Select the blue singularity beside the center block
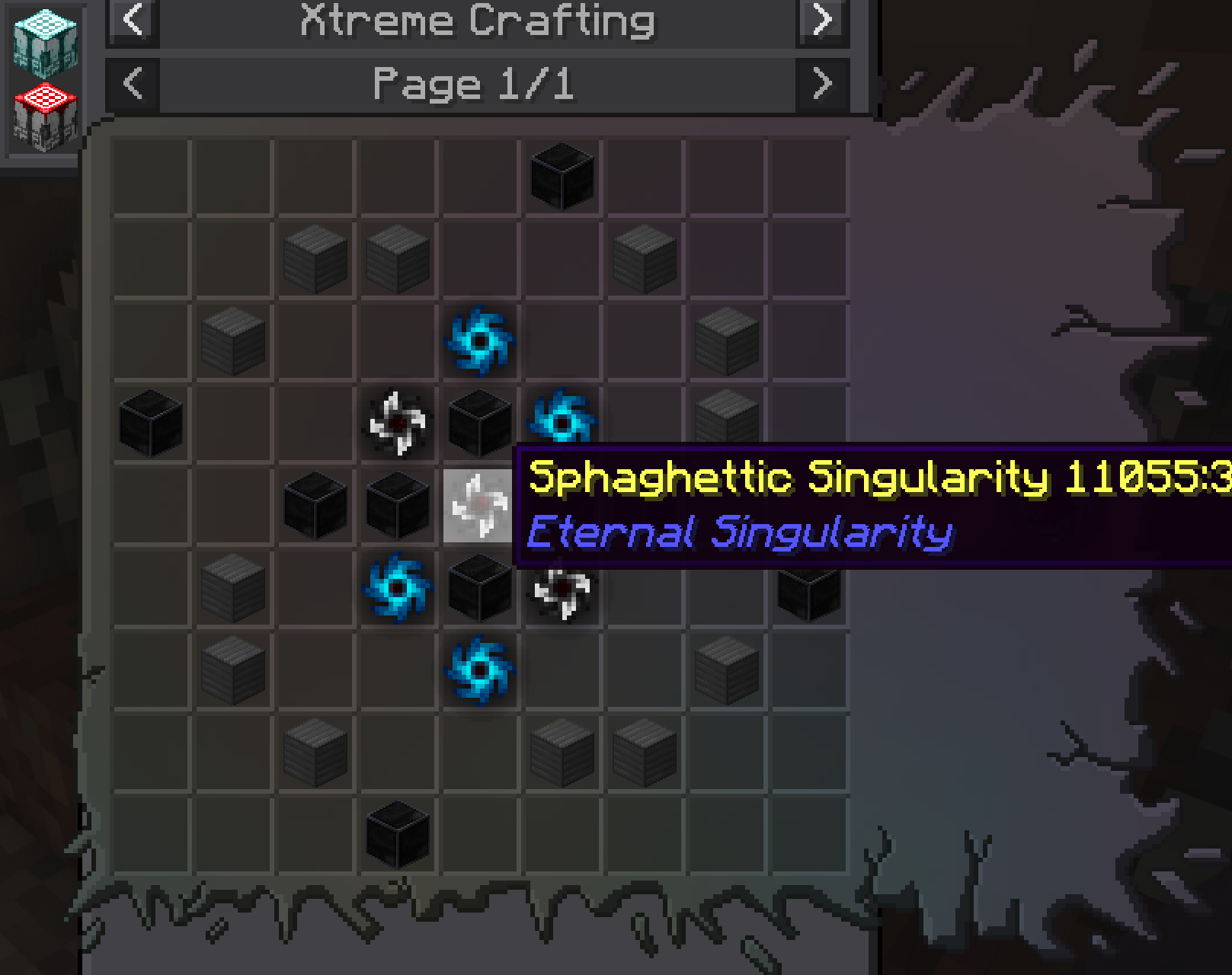The image size is (1232, 975). (x=562, y=419)
